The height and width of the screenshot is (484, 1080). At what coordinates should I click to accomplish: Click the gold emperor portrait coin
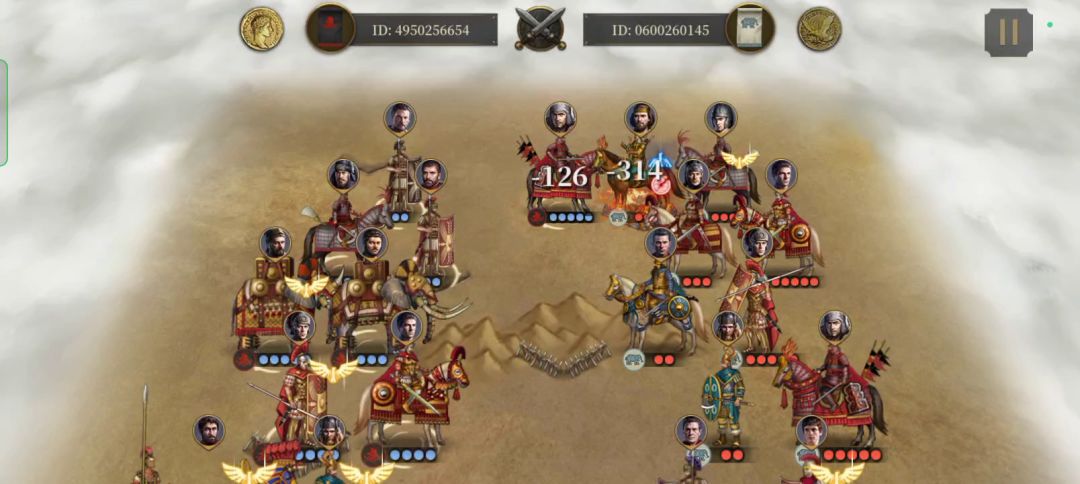(261, 29)
